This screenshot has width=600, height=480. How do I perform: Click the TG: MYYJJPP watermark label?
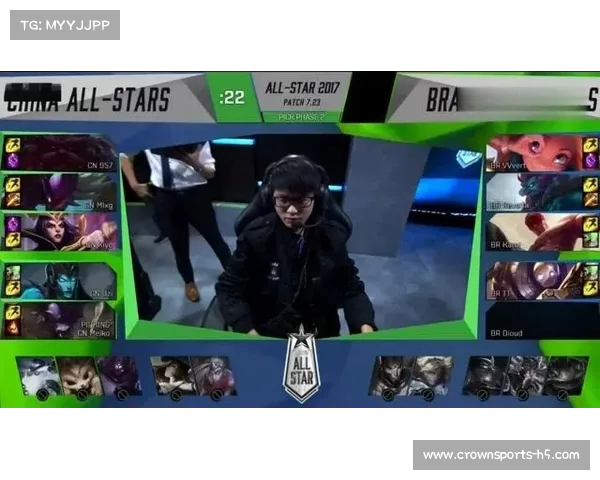[x=65, y=25]
